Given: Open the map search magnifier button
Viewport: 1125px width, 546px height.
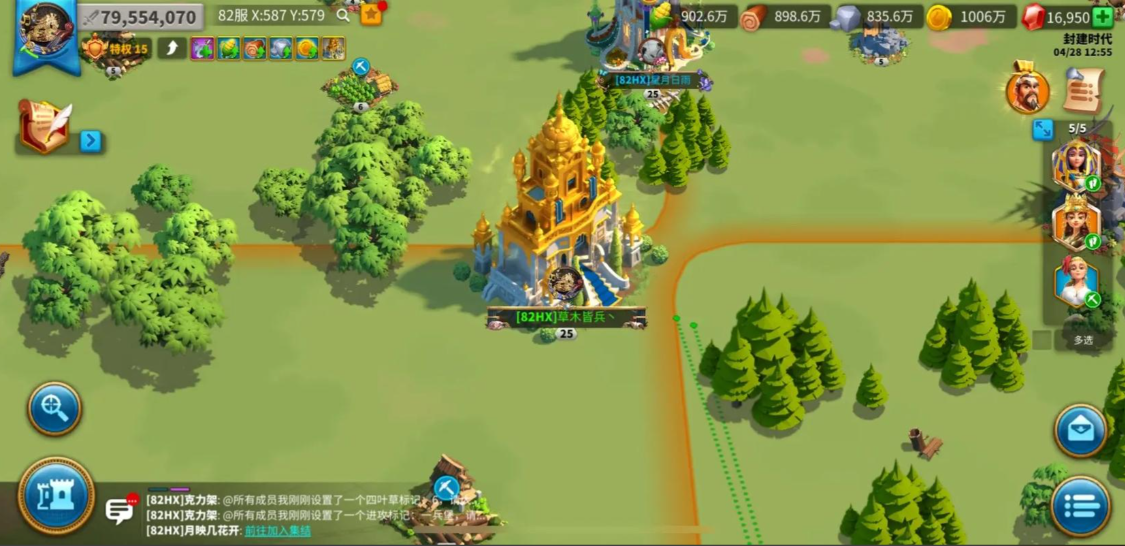Looking at the screenshot, I should pos(54,408).
